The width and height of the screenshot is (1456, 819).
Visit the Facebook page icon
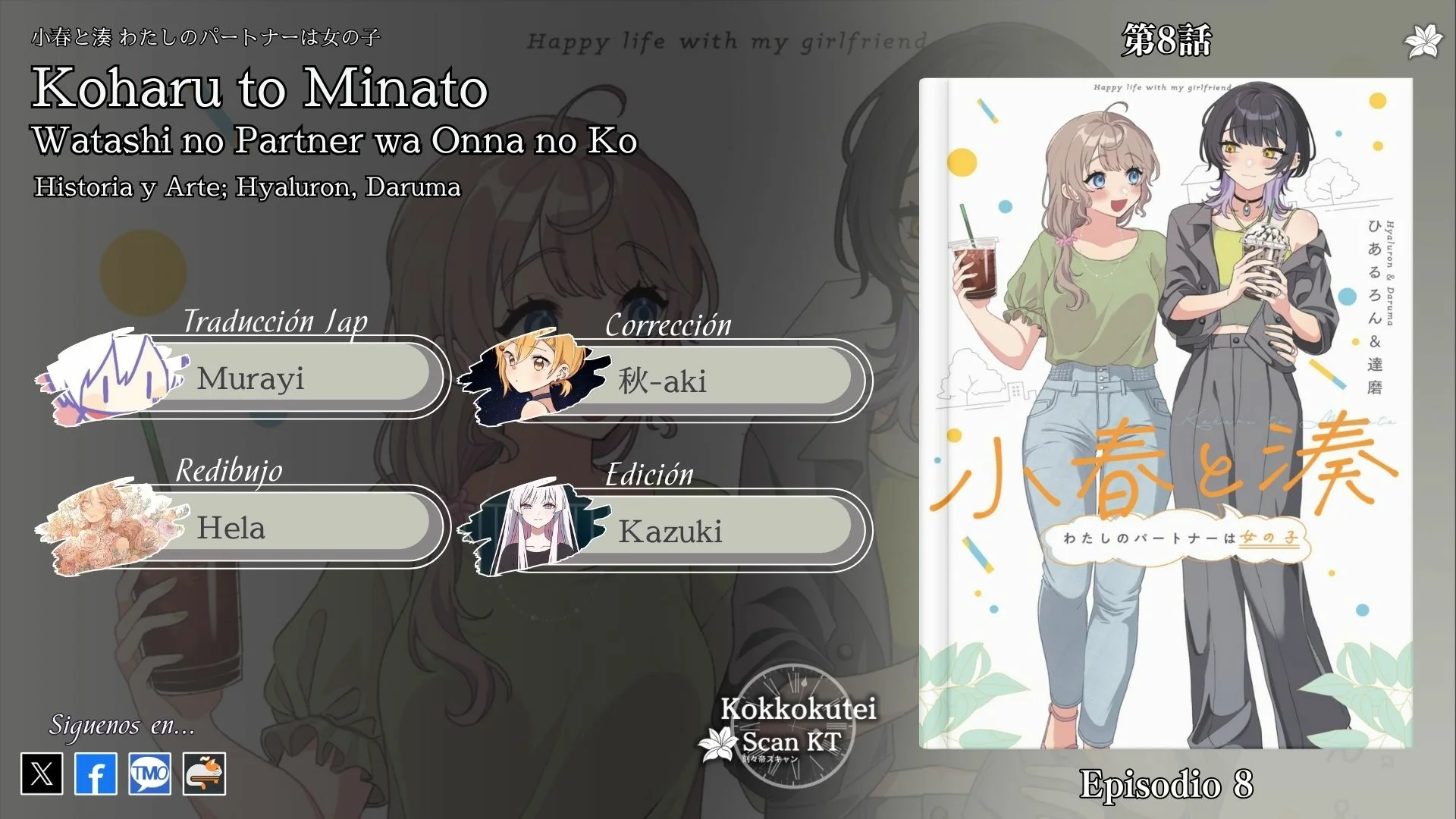pyautogui.click(x=96, y=773)
